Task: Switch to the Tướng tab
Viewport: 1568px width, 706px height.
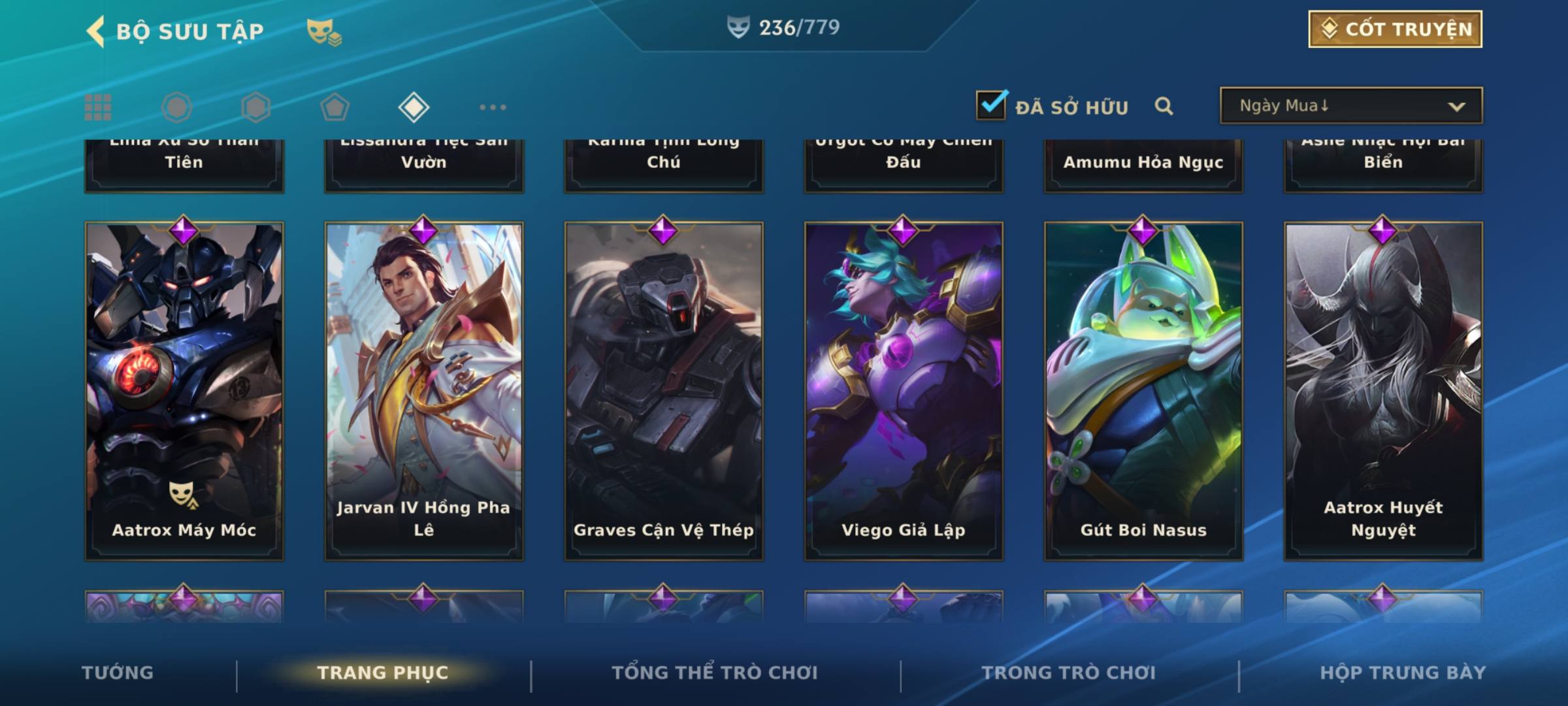Action: [118, 673]
